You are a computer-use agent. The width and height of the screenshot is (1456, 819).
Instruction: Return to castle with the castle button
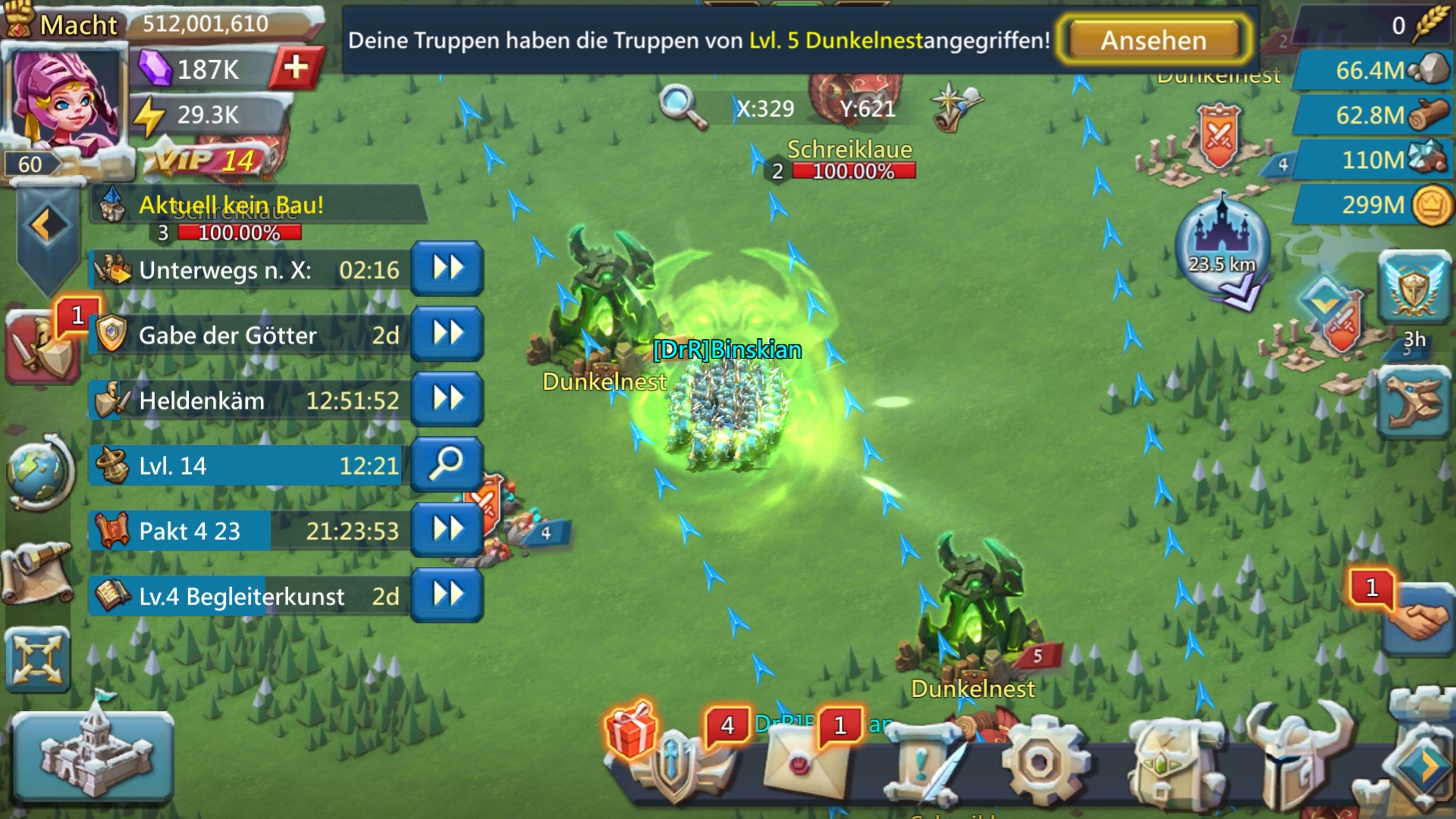point(93,757)
